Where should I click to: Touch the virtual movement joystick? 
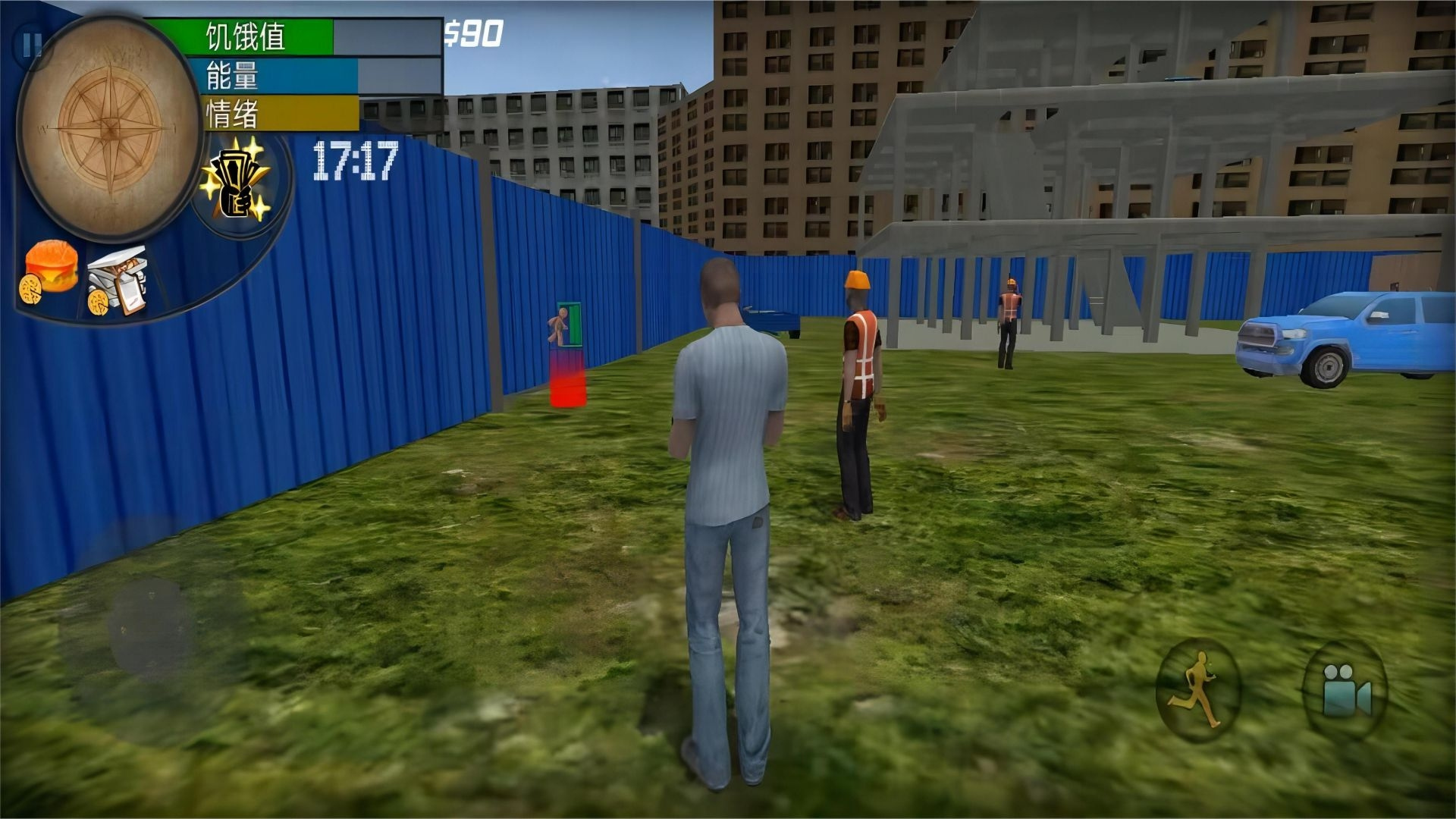point(150,626)
